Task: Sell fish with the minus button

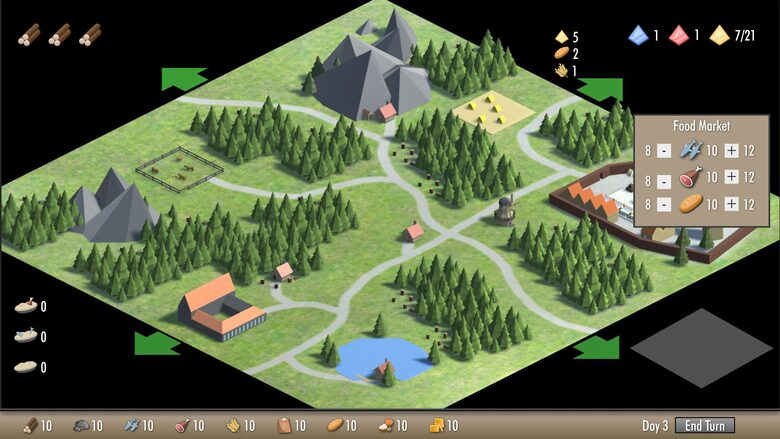Action: tap(665, 151)
